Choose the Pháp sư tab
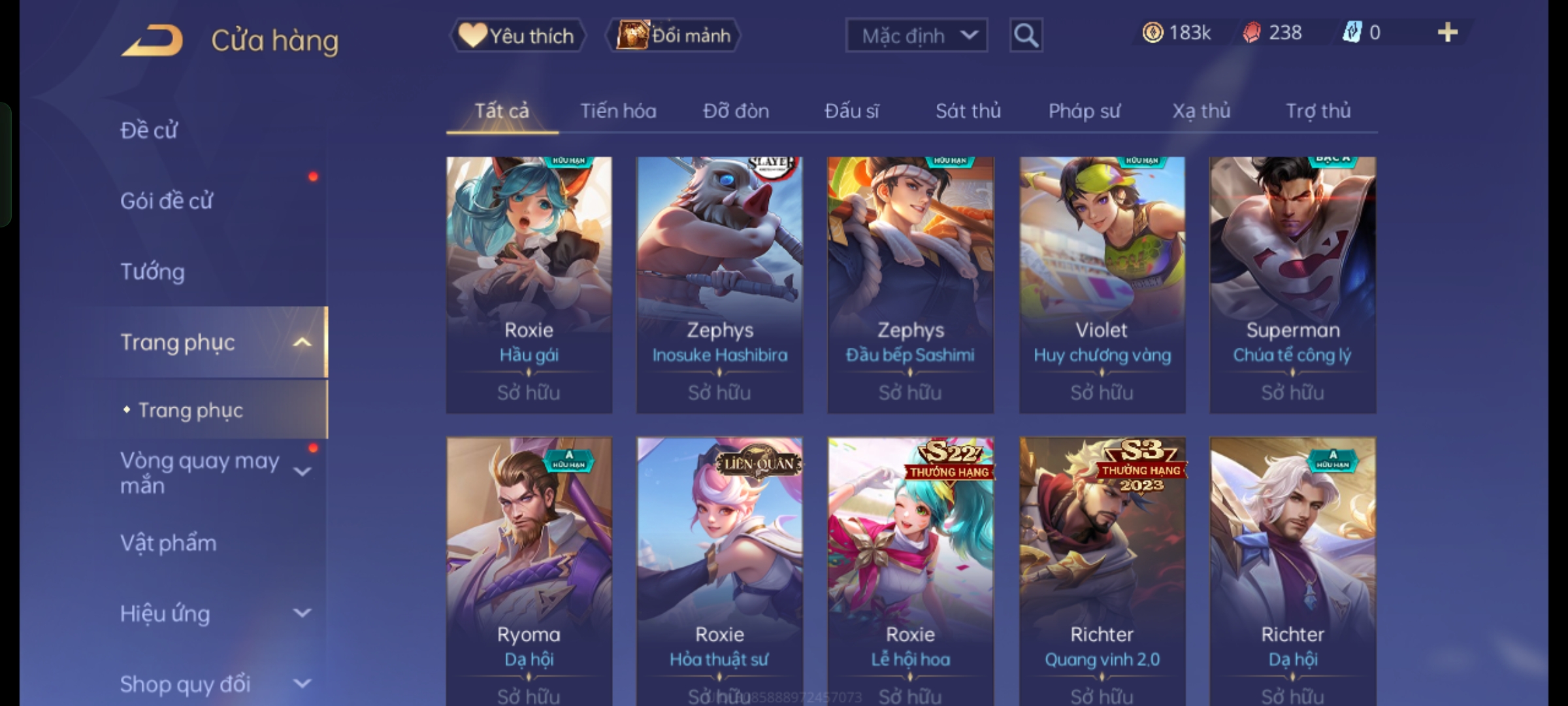This screenshot has width=1568, height=706. coord(1084,111)
